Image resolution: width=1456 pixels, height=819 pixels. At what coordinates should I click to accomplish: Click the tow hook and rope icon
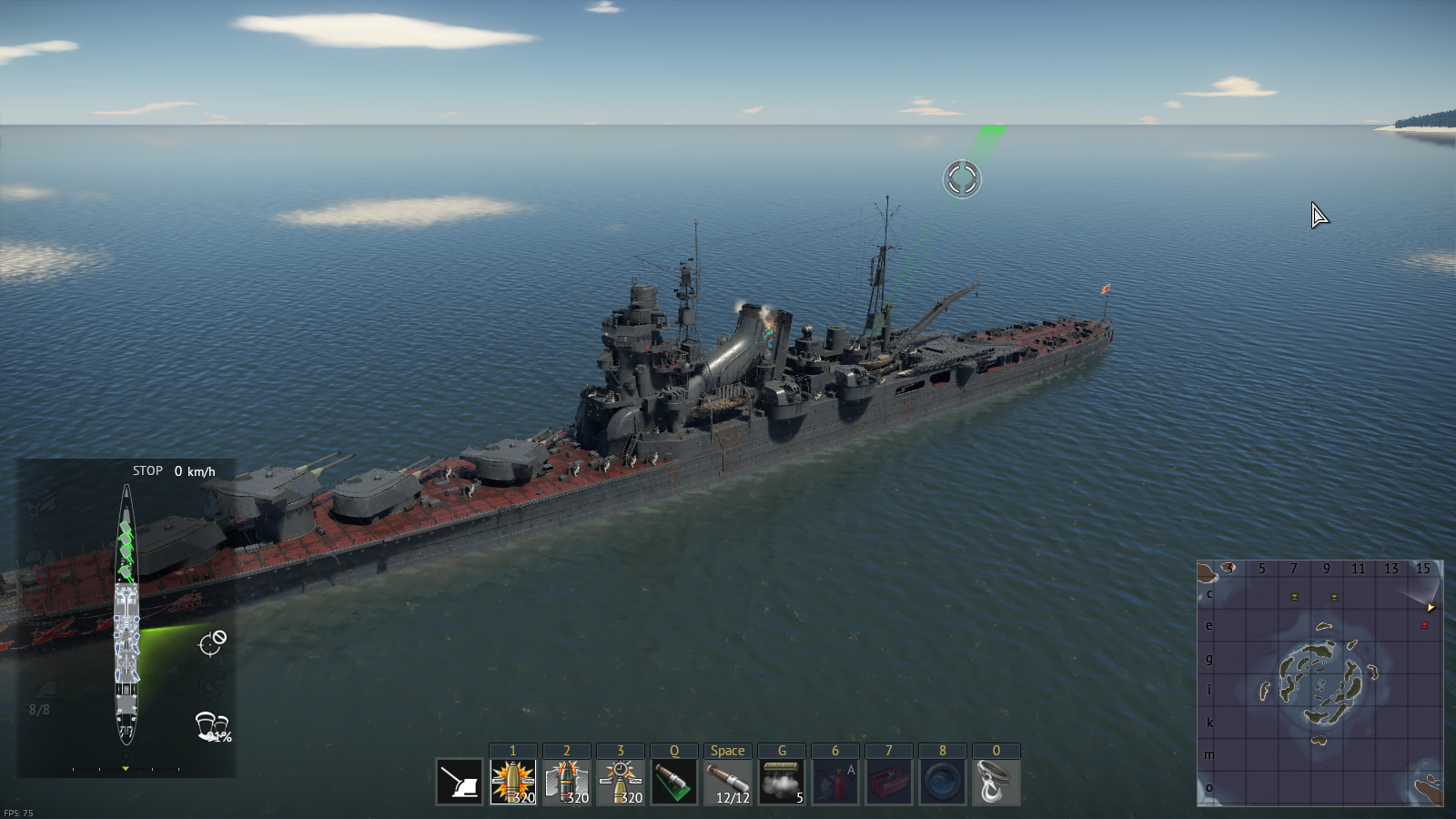click(x=996, y=782)
